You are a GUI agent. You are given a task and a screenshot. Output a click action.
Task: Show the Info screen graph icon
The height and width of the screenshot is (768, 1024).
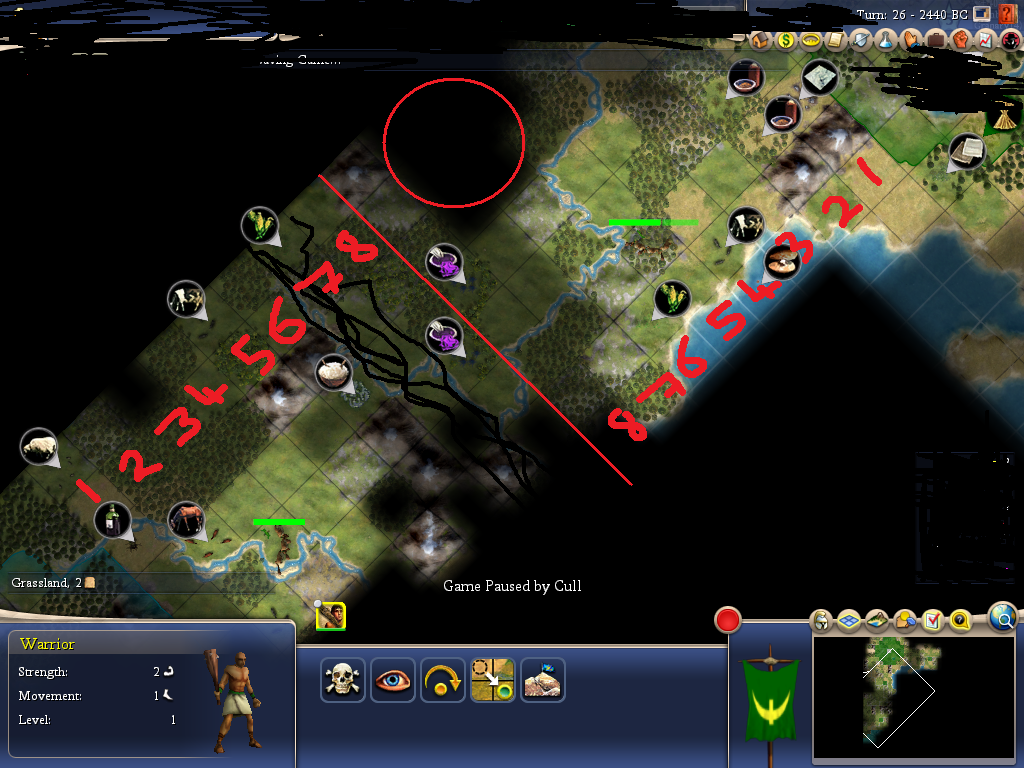coord(985,41)
